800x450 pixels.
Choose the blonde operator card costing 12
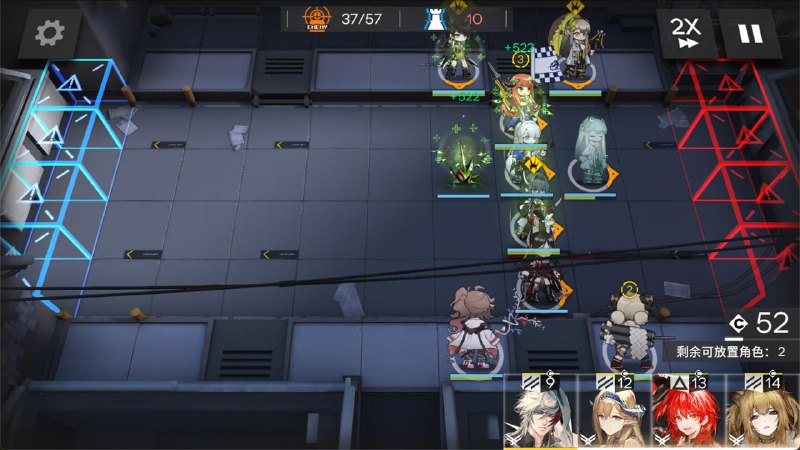pyautogui.click(x=615, y=415)
